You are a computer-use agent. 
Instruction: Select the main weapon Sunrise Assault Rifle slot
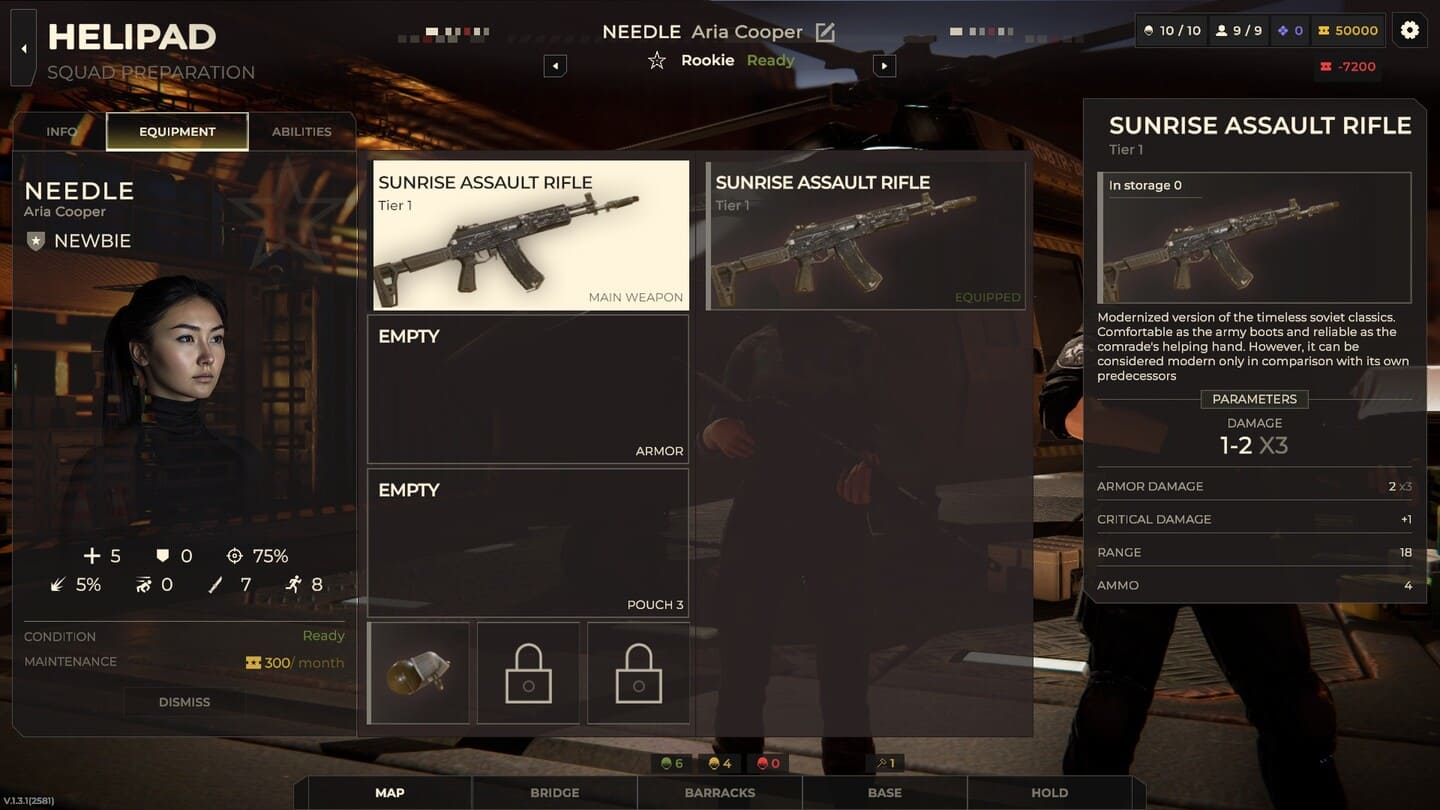point(531,236)
